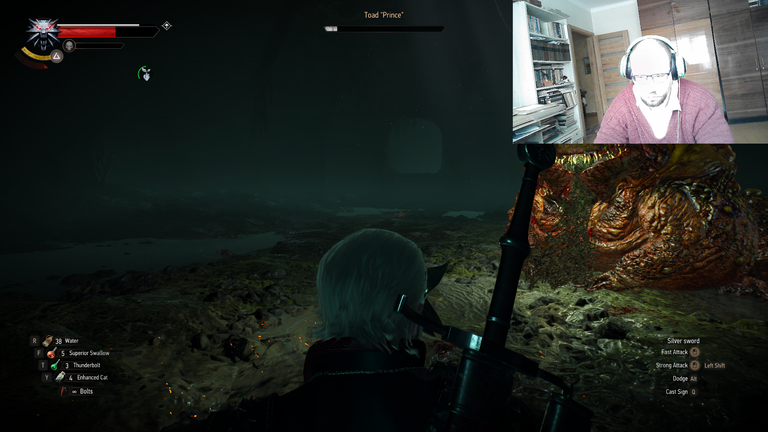Click the streamer webcam overlay

pyautogui.click(x=640, y=72)
